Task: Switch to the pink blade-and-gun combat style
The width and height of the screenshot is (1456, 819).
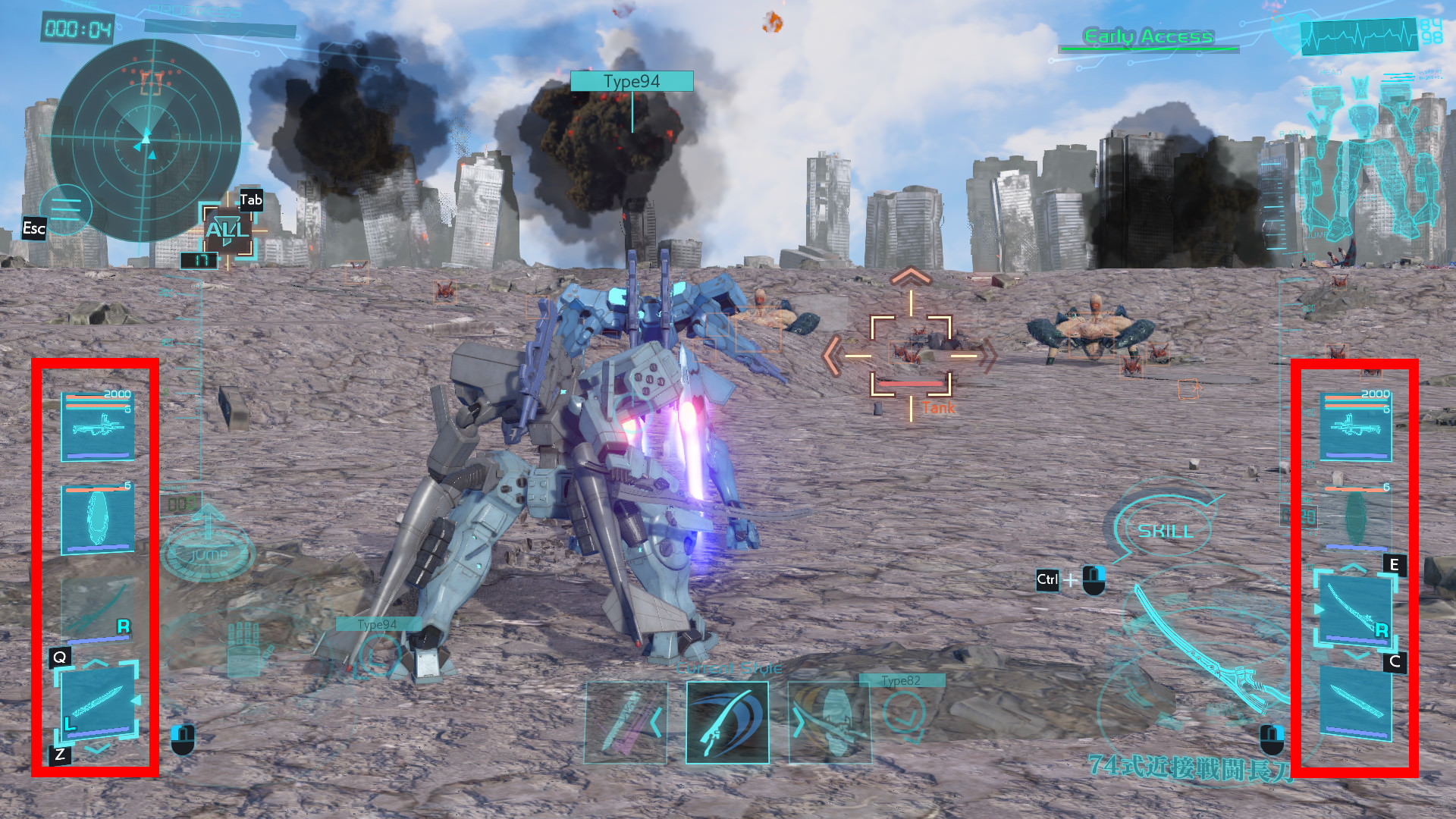Action: coord(626,722)
